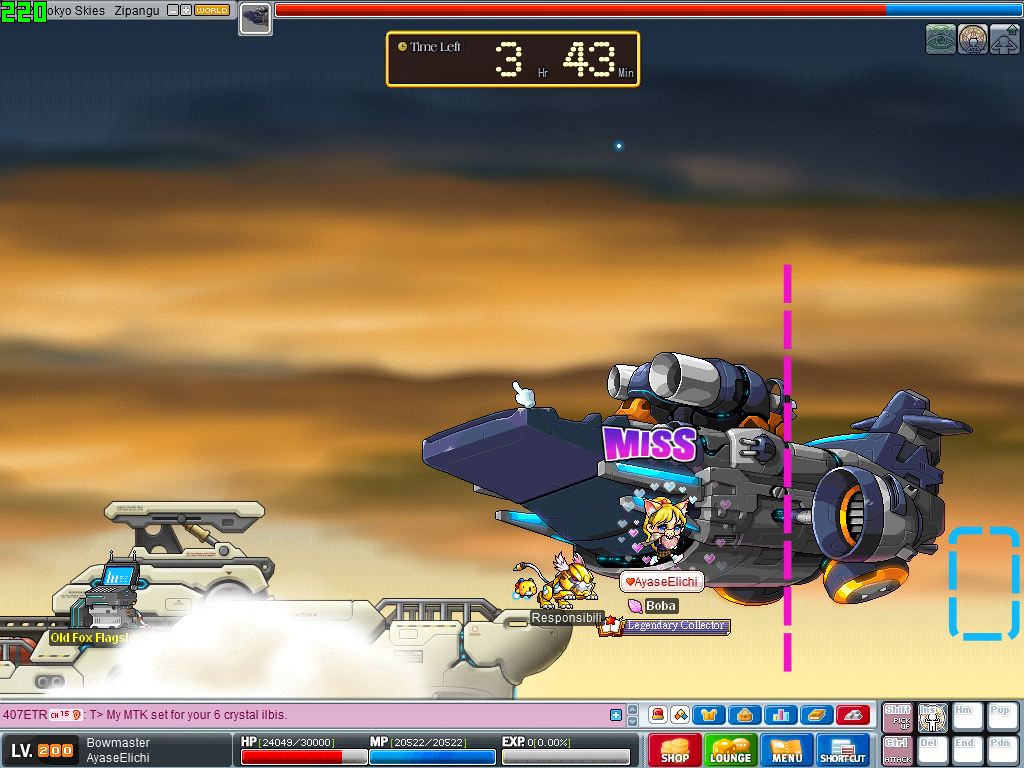The height and width of the screenshot is (768, 1024).
Task: Open the skill book icon
Action: pyautogui.click(x=816, y=715)
